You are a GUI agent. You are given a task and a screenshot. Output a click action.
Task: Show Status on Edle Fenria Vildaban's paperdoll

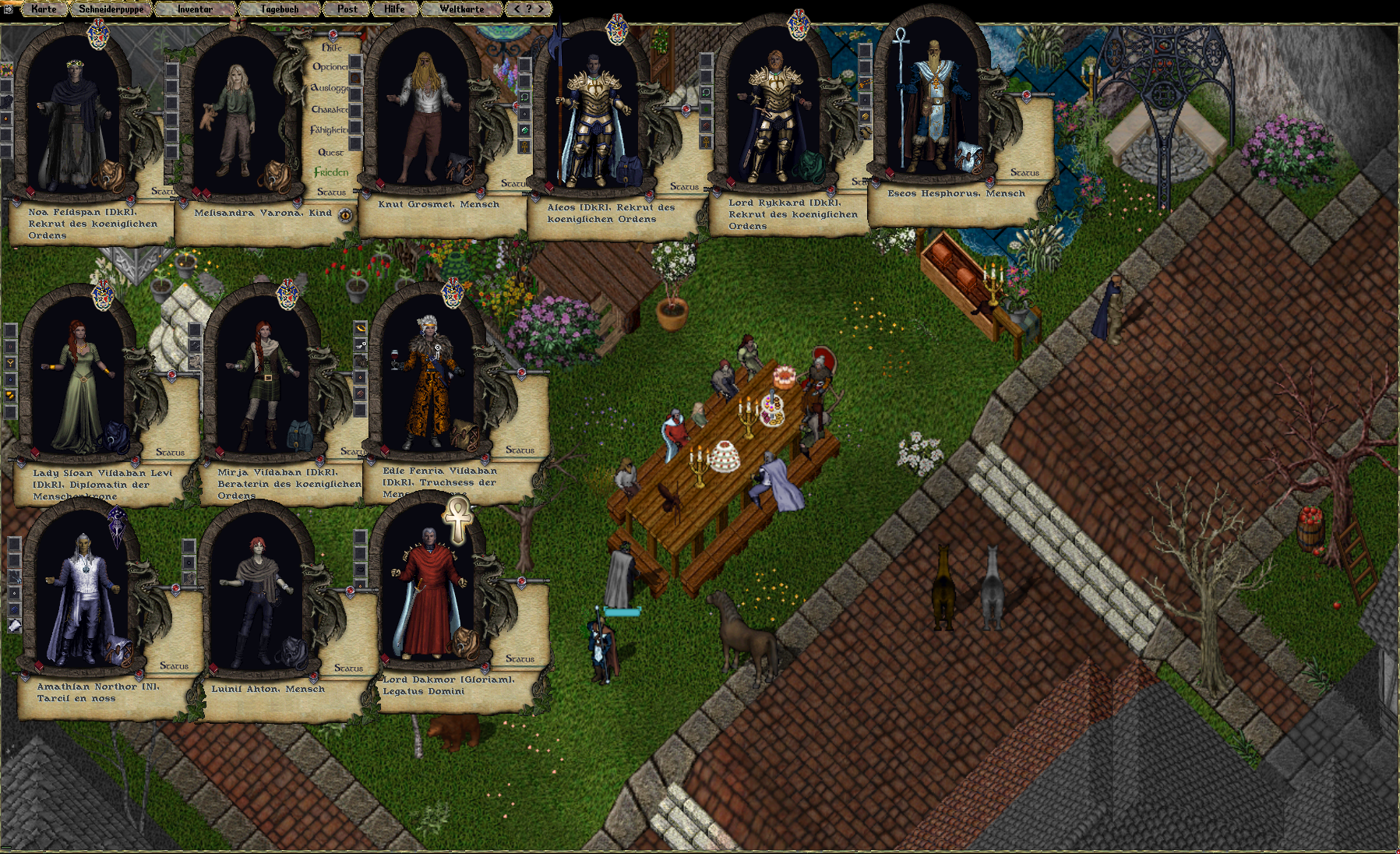point(520,450)
